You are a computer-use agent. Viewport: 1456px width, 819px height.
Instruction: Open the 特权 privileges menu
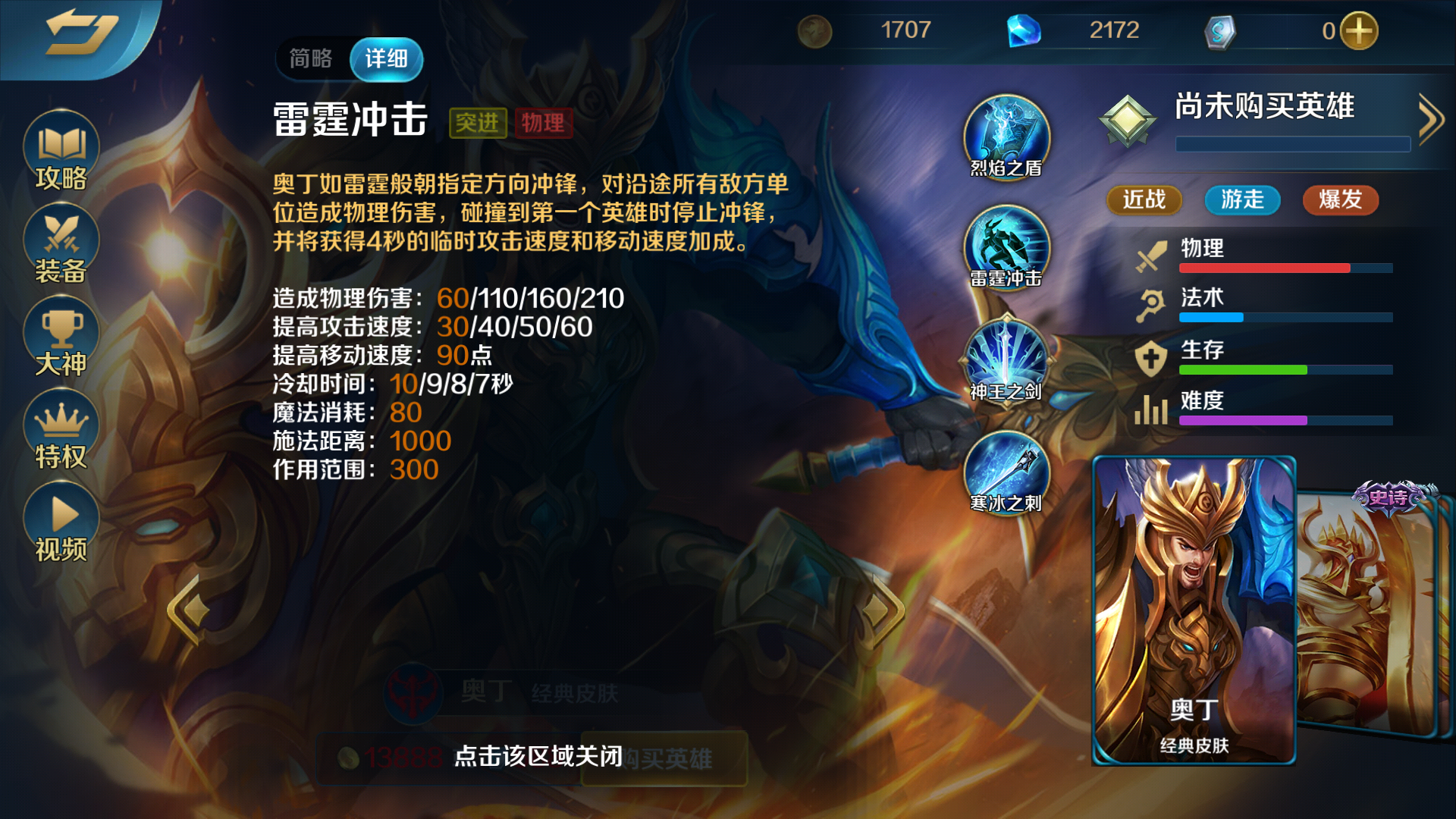(61, 430)
